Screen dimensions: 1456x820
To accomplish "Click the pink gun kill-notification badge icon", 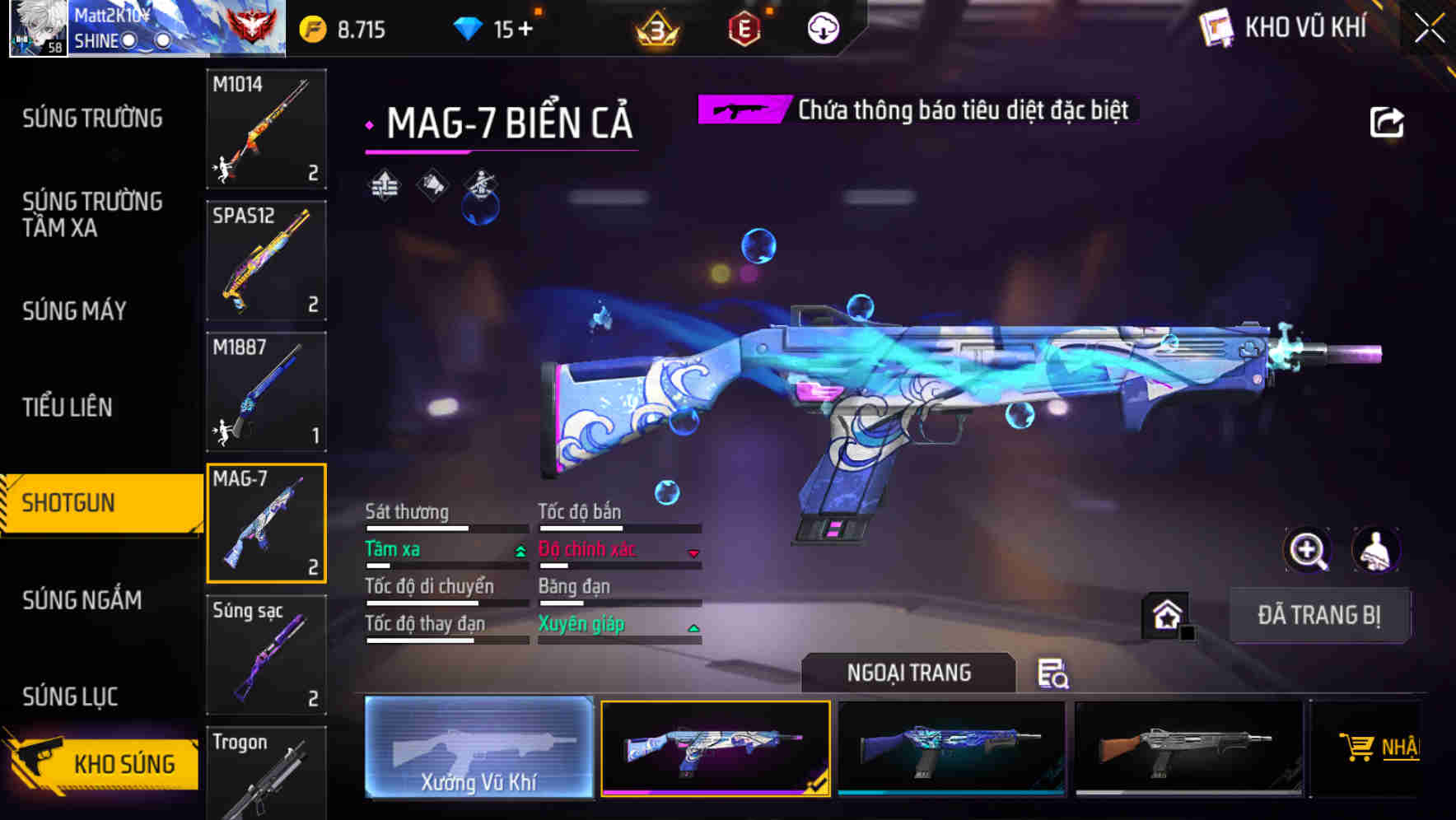I will [742, 108].
